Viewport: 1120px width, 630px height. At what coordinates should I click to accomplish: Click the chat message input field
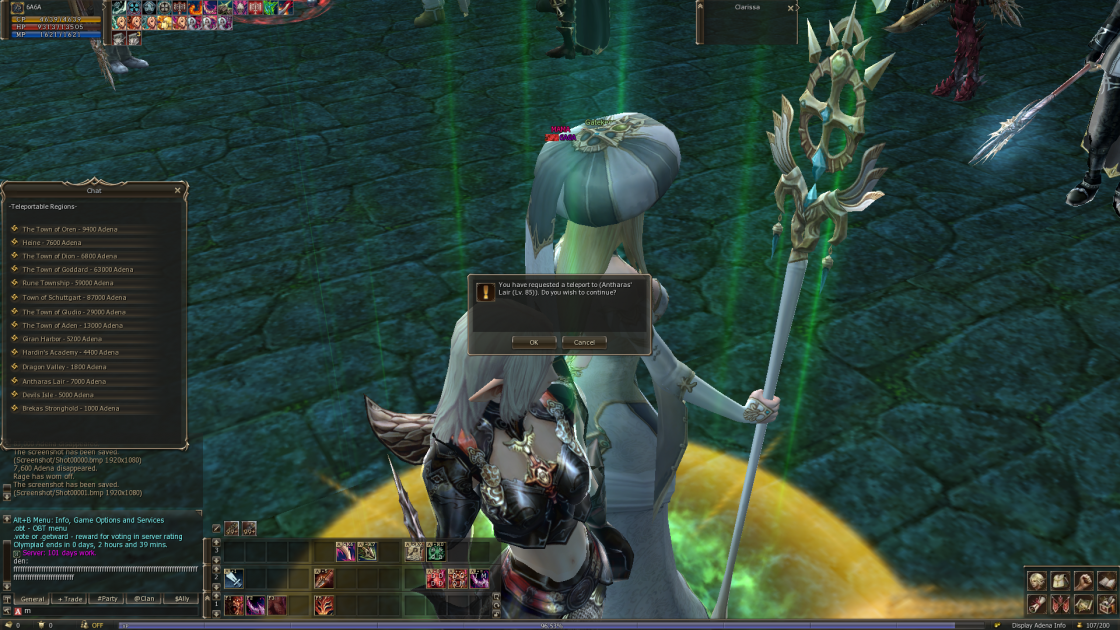(x=110, y=611)
